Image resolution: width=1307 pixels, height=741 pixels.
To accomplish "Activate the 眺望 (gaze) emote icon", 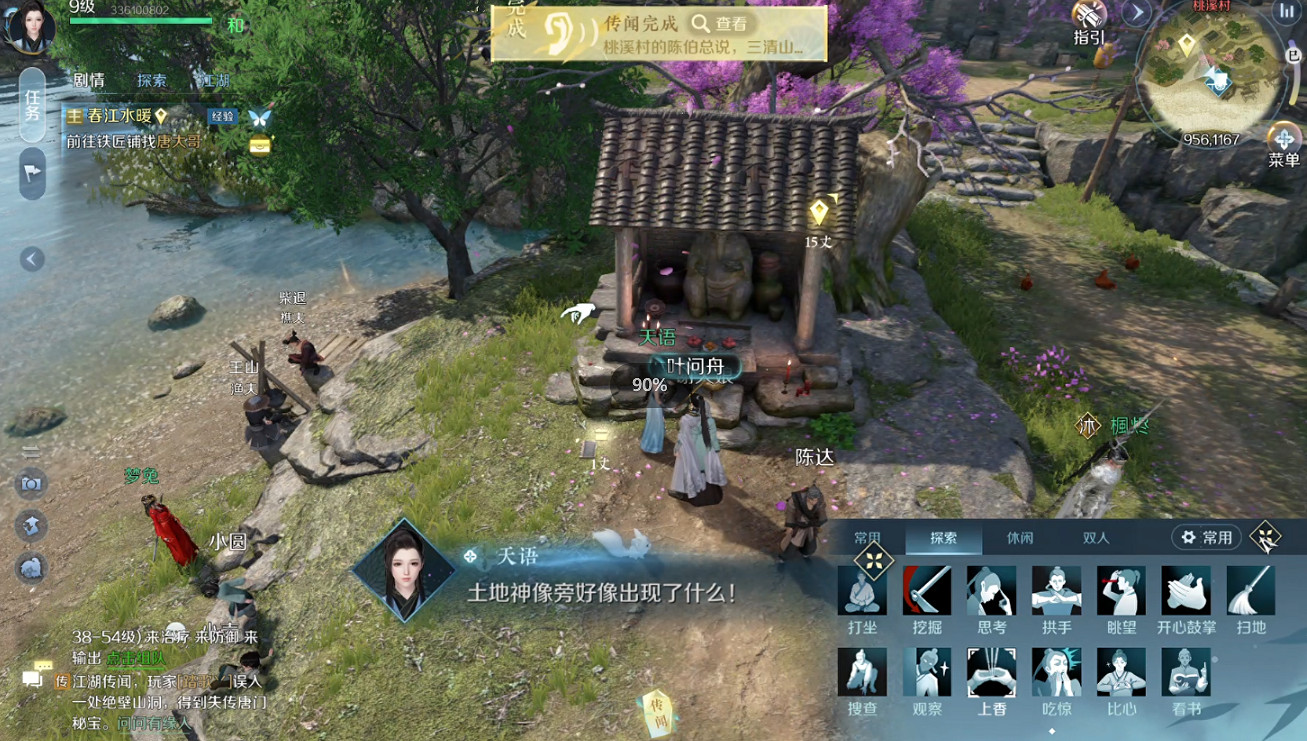I will [x=1120, y=590].
